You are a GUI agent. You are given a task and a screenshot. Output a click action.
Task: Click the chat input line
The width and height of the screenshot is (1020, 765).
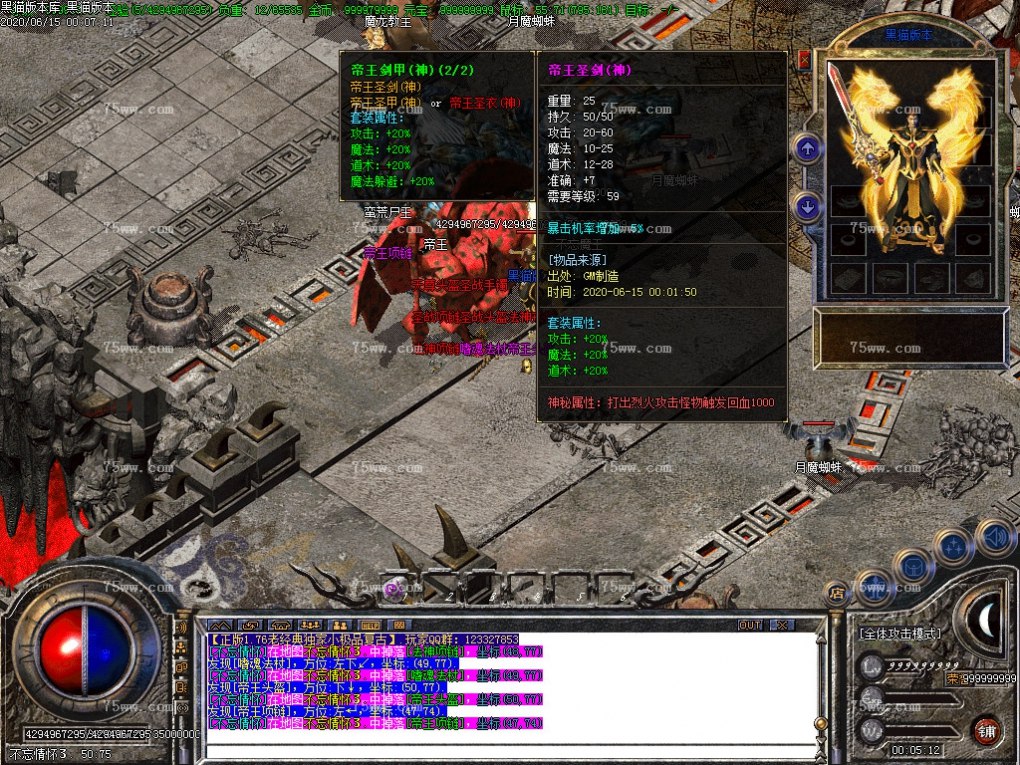point(500,750)
